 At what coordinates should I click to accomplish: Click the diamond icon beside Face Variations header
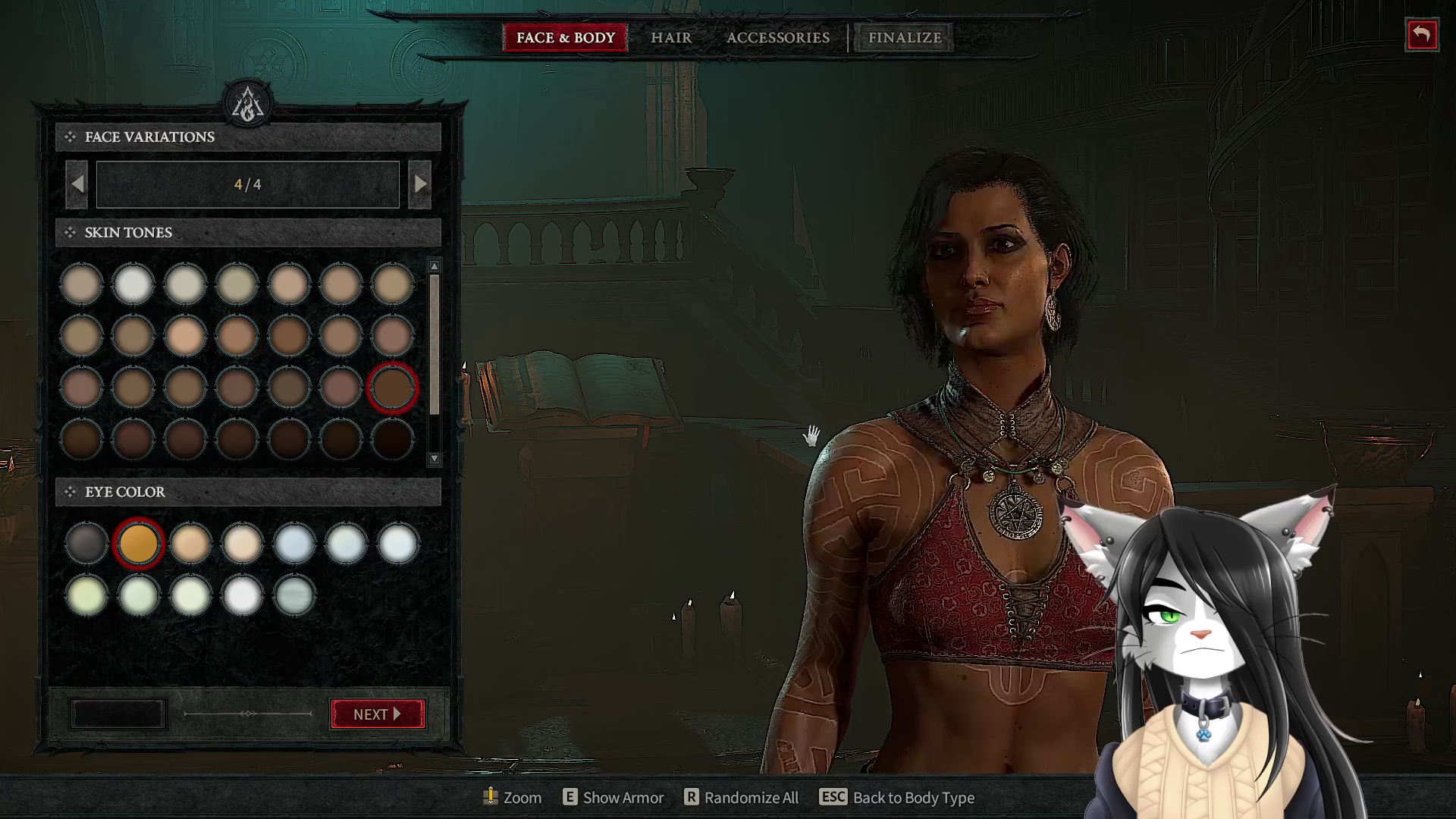[70, 136]
